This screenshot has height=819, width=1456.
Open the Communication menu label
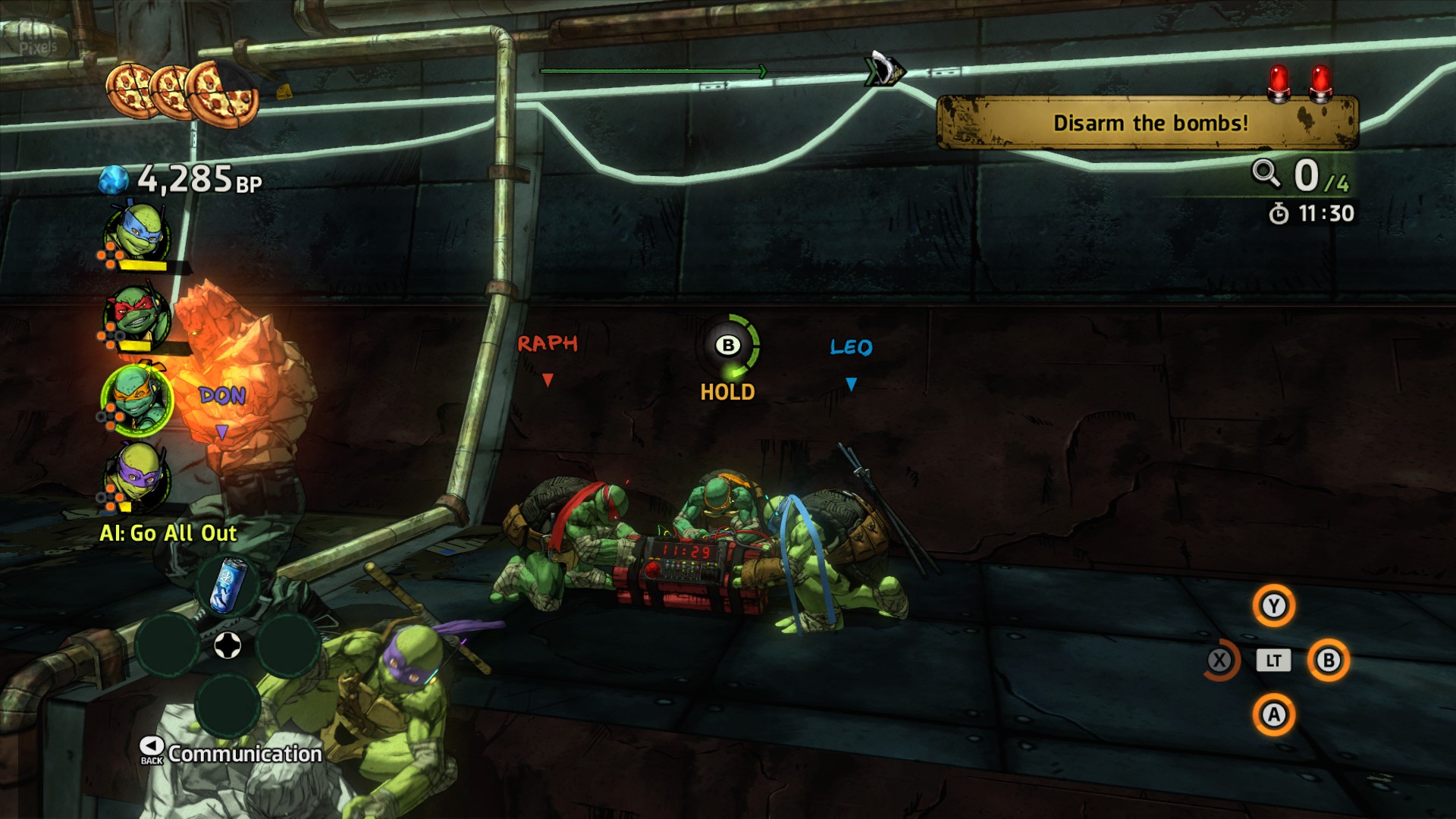(244, 754)
